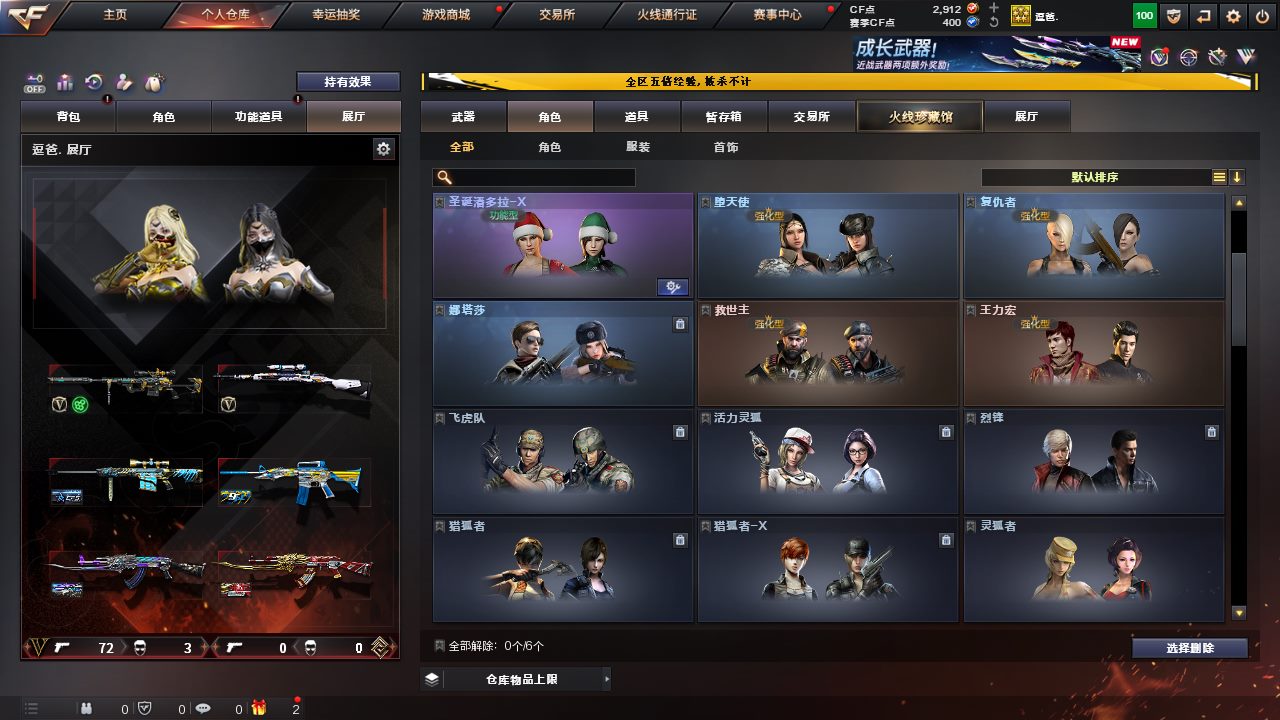Open the 火线珍藏馆 collection tab
Viewport: 1280px width, 720px height.
920,117
